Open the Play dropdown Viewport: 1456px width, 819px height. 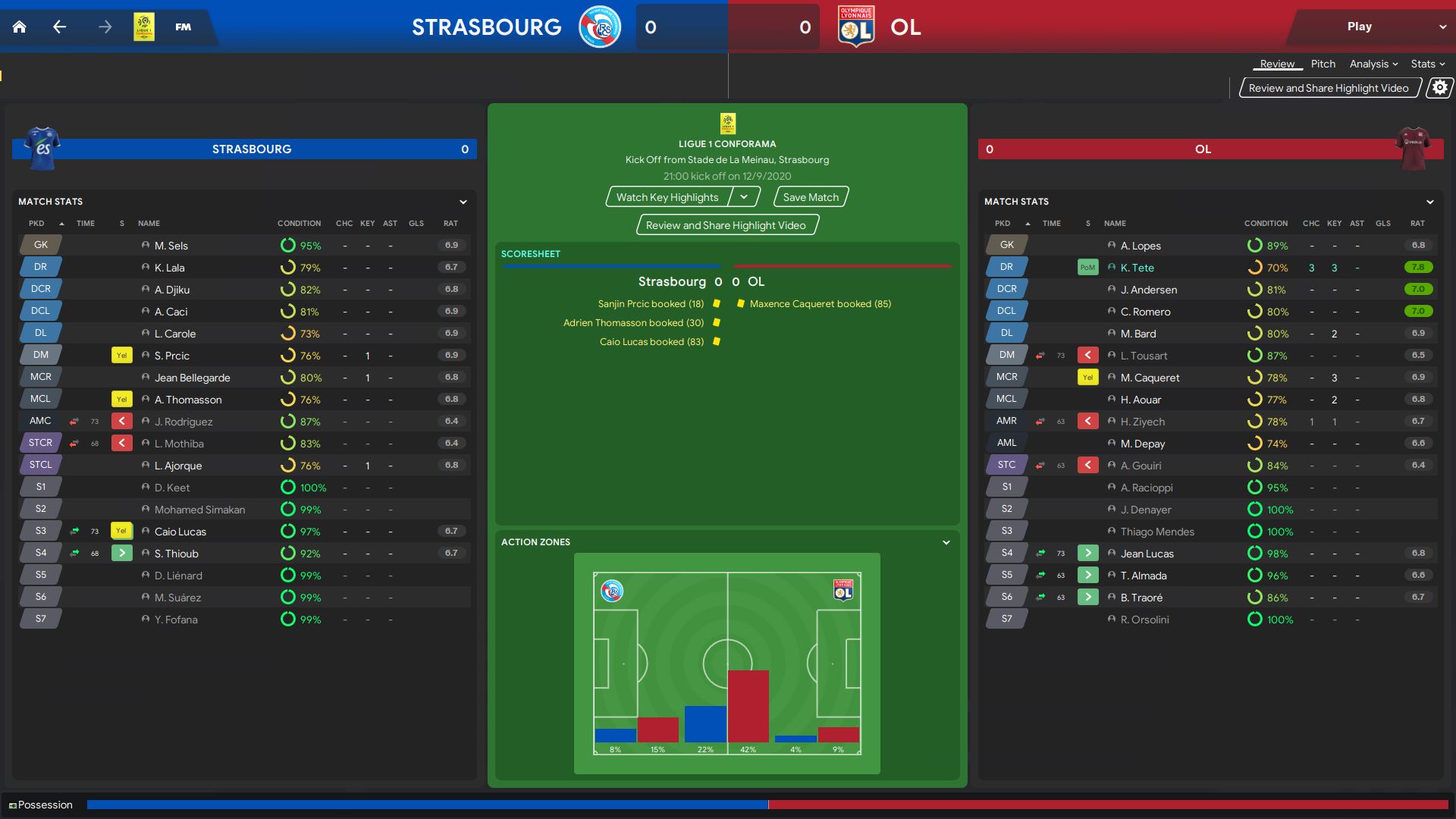click(x=1442, y=27)
